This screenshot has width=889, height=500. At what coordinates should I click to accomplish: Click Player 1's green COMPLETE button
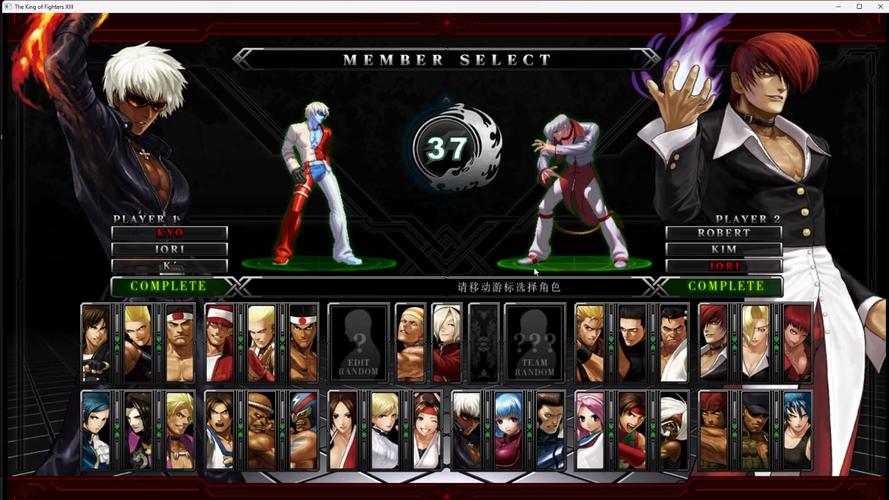pos(168,286)
